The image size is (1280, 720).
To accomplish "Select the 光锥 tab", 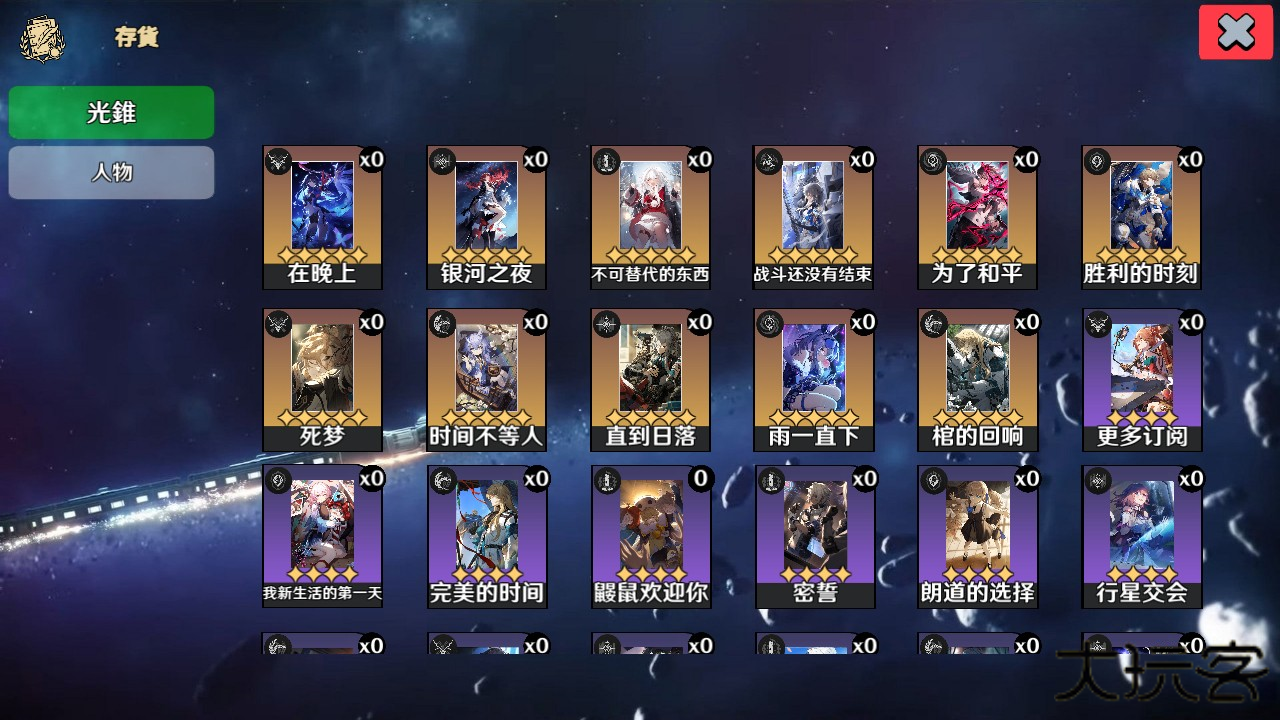I will [111, 112].
